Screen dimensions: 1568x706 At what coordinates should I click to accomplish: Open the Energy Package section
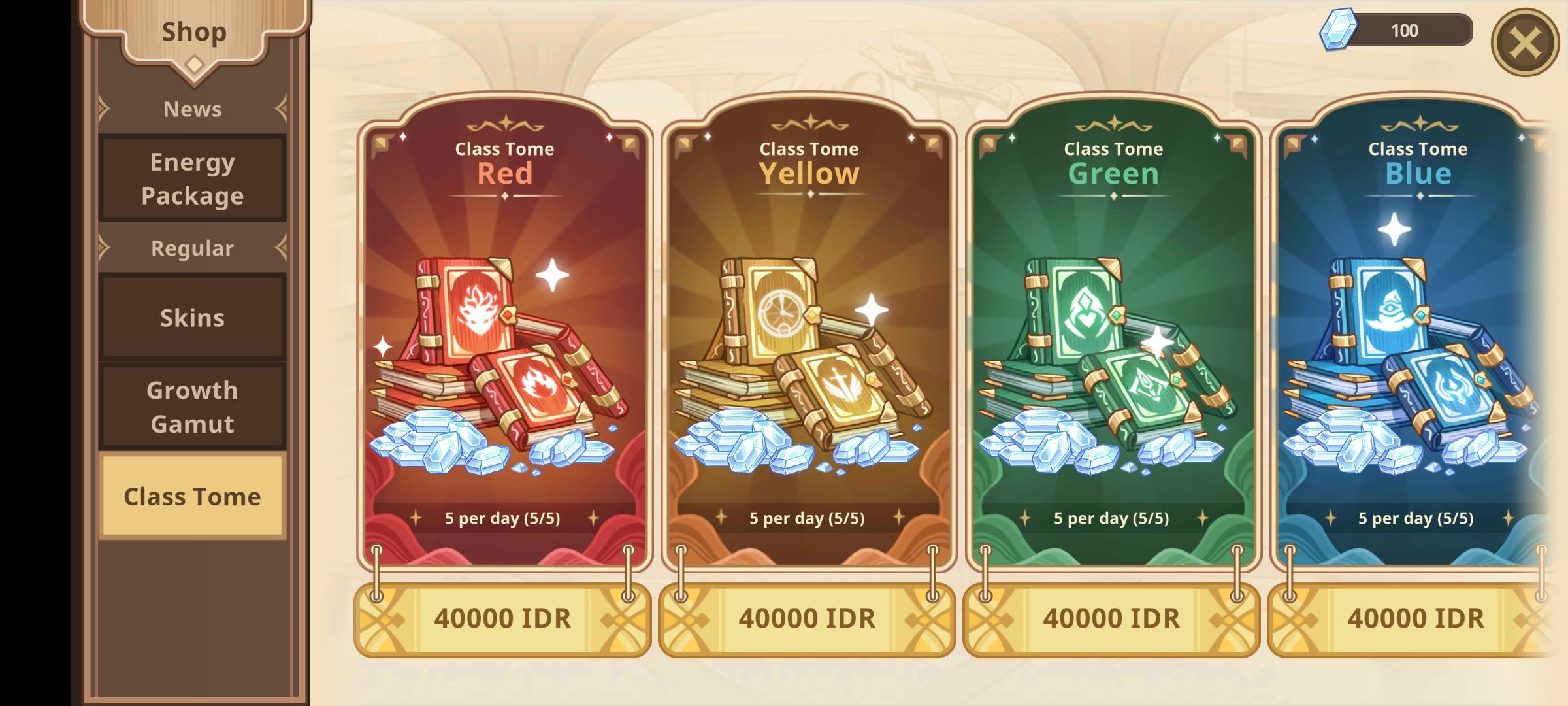point(191,178)
